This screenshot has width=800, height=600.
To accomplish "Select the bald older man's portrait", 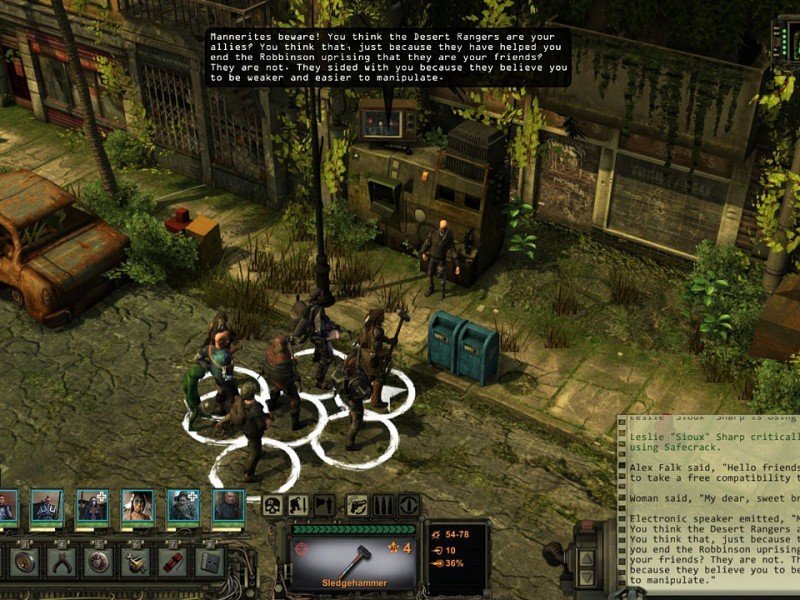I will [228, 505].
